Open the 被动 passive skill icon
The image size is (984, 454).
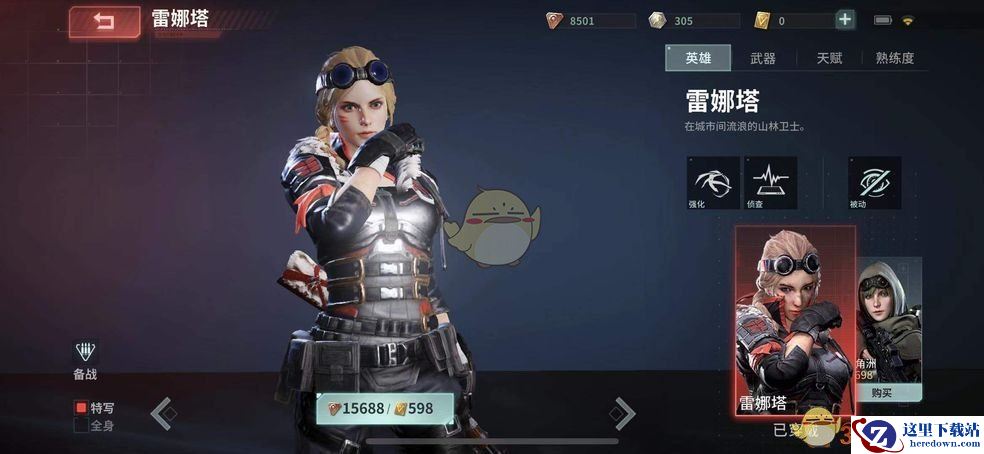click(874, 181)
